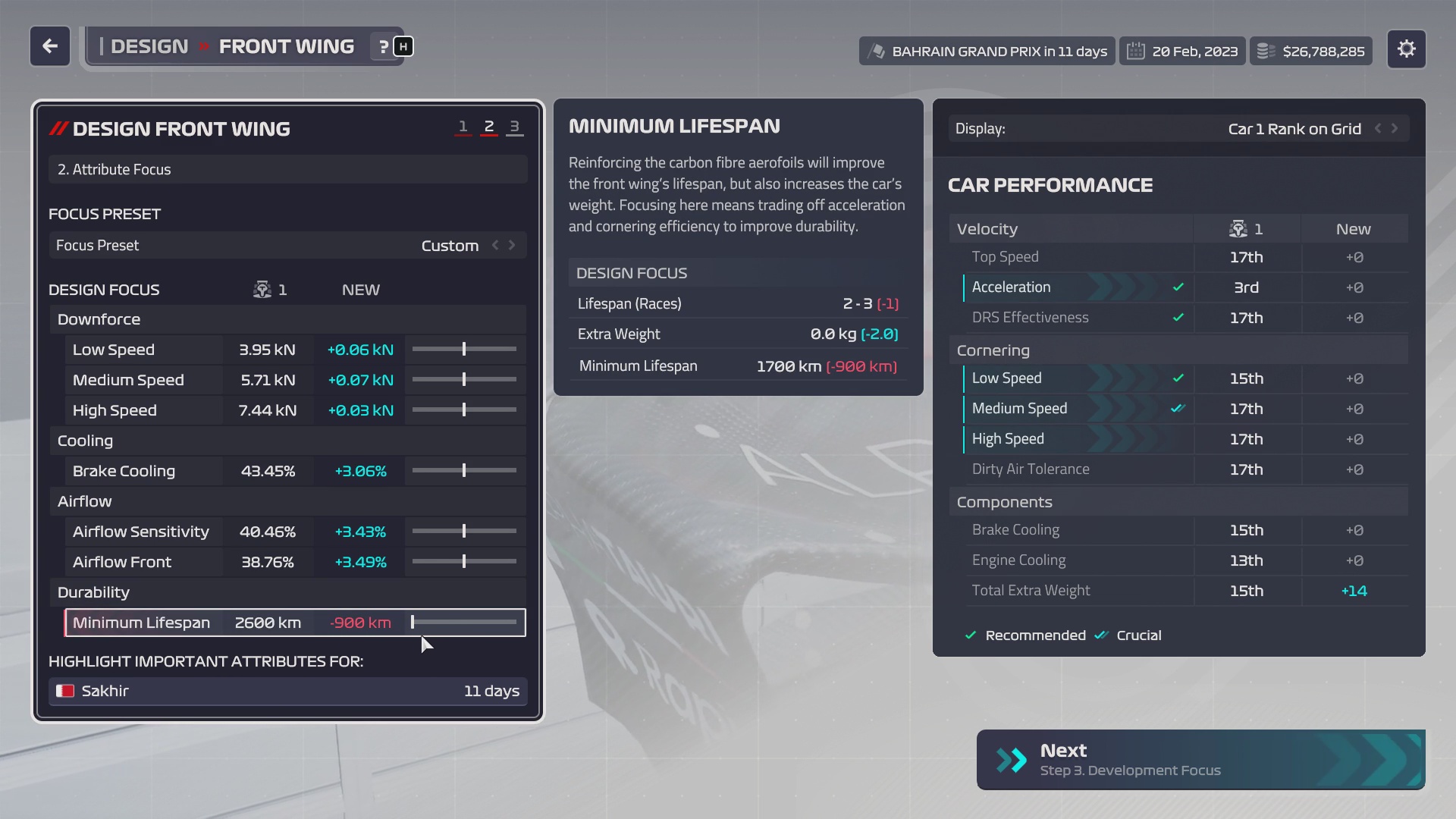Switch to design step 1 tab
This screenshot has width=1456, height=819.
(463, 127)
